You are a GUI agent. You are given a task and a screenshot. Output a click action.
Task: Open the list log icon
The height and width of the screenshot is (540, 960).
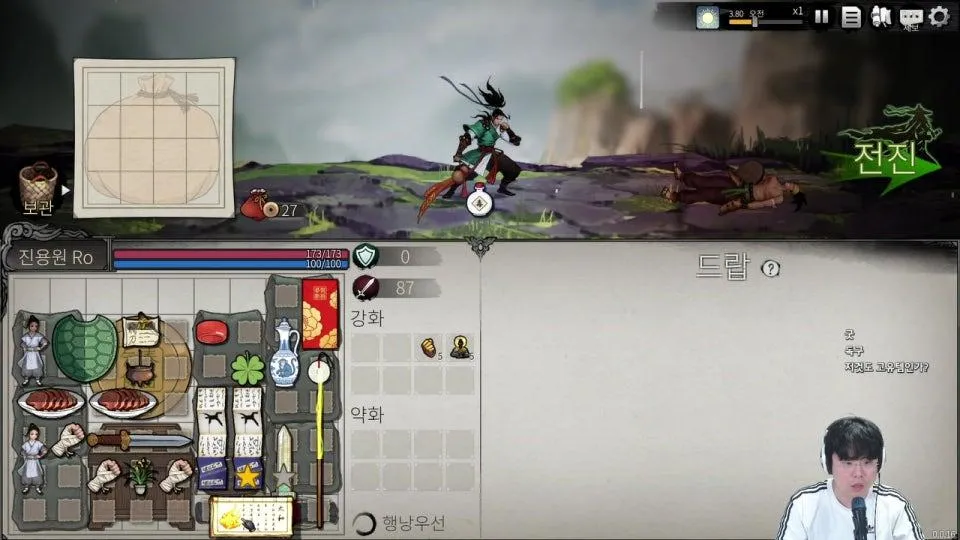(x=851, y=16)
